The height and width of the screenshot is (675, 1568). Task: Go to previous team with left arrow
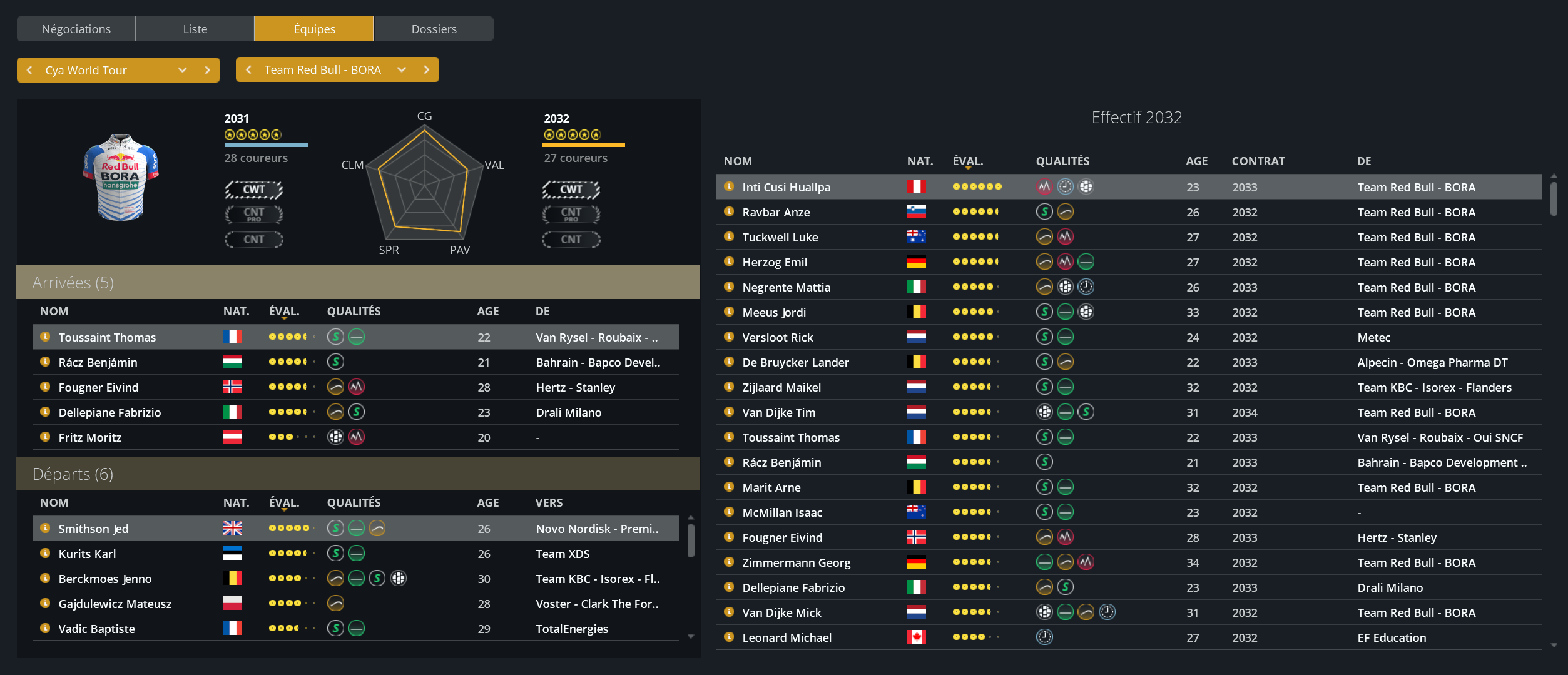248,69
